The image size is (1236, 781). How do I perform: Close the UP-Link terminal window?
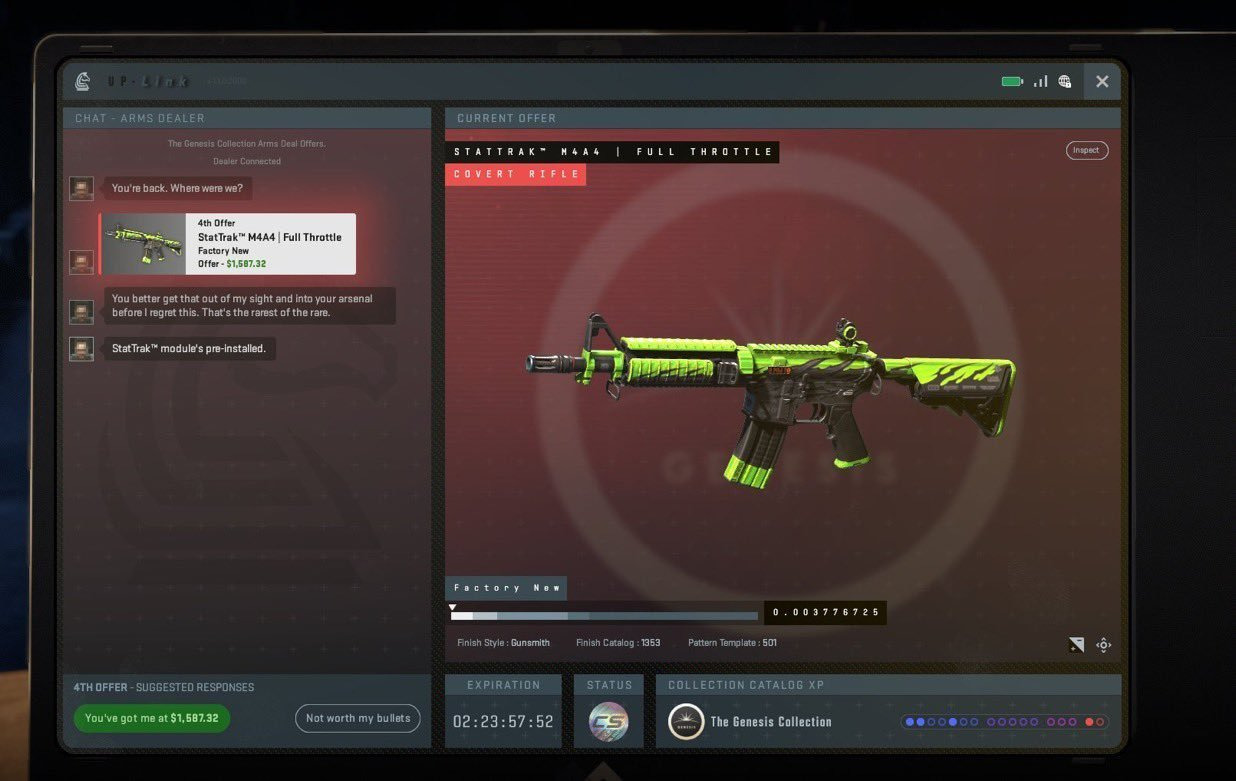(1102, 82)
